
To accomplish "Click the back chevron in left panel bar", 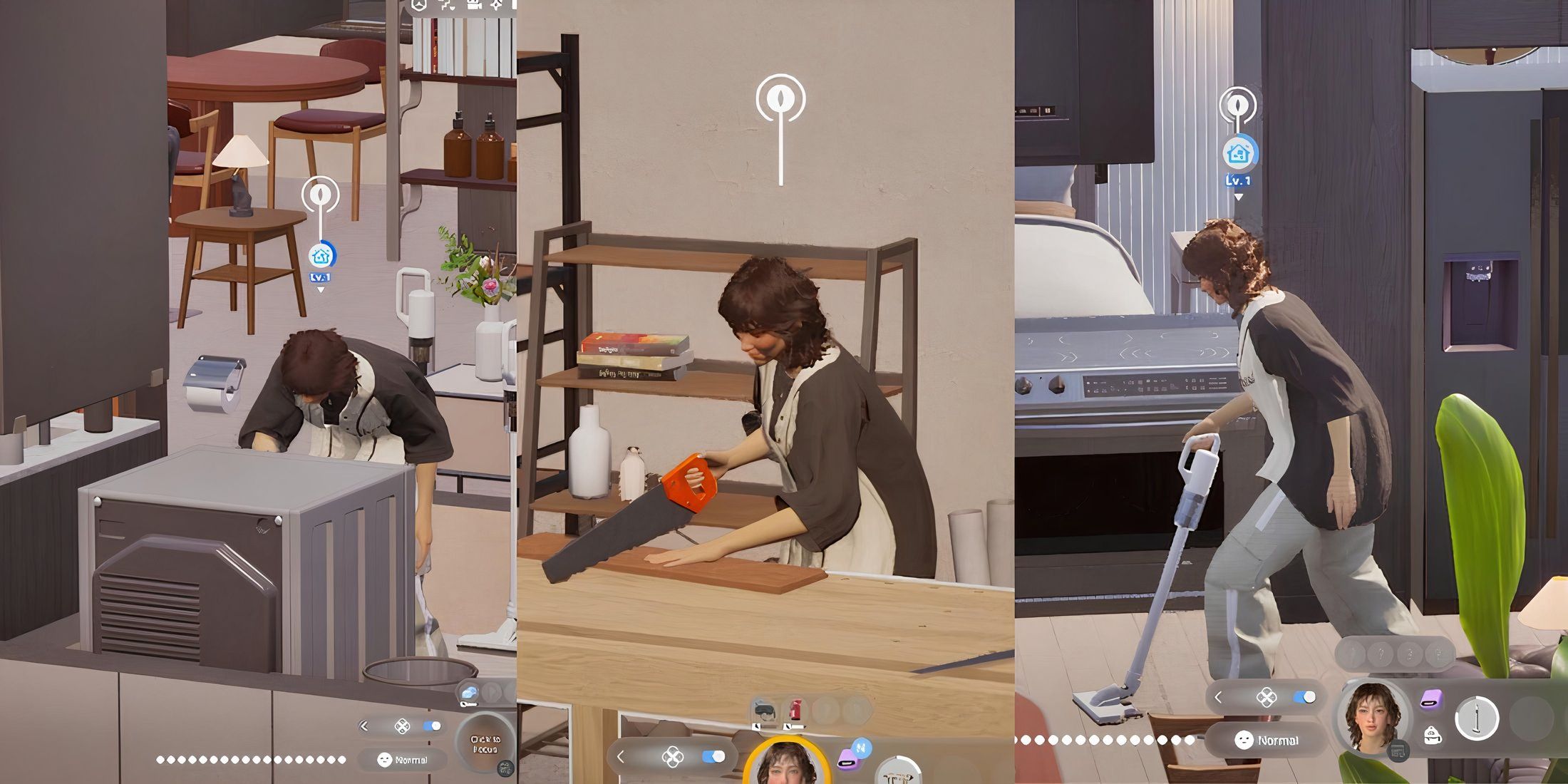I will [x=364, y=726].
